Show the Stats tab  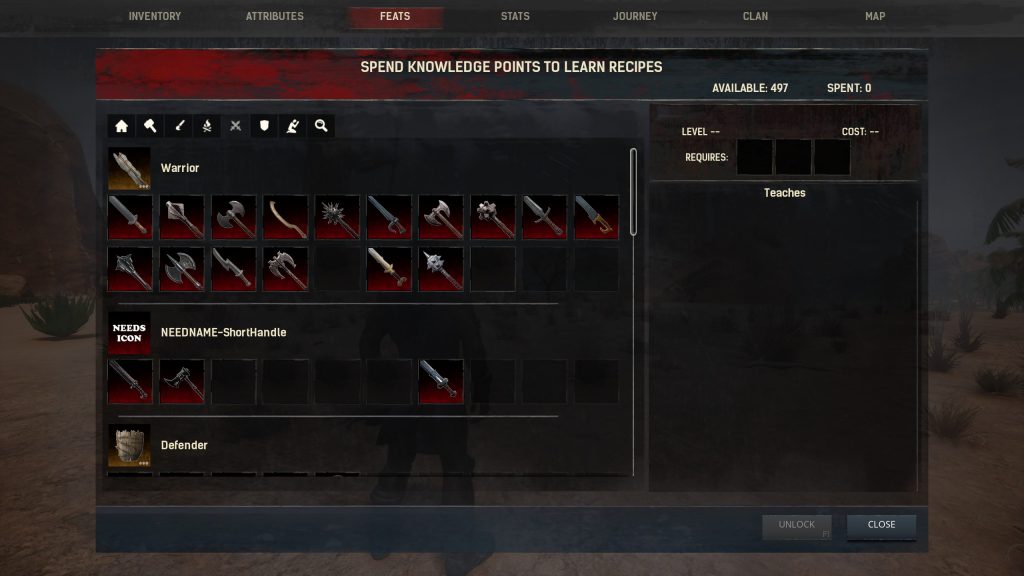515,17
